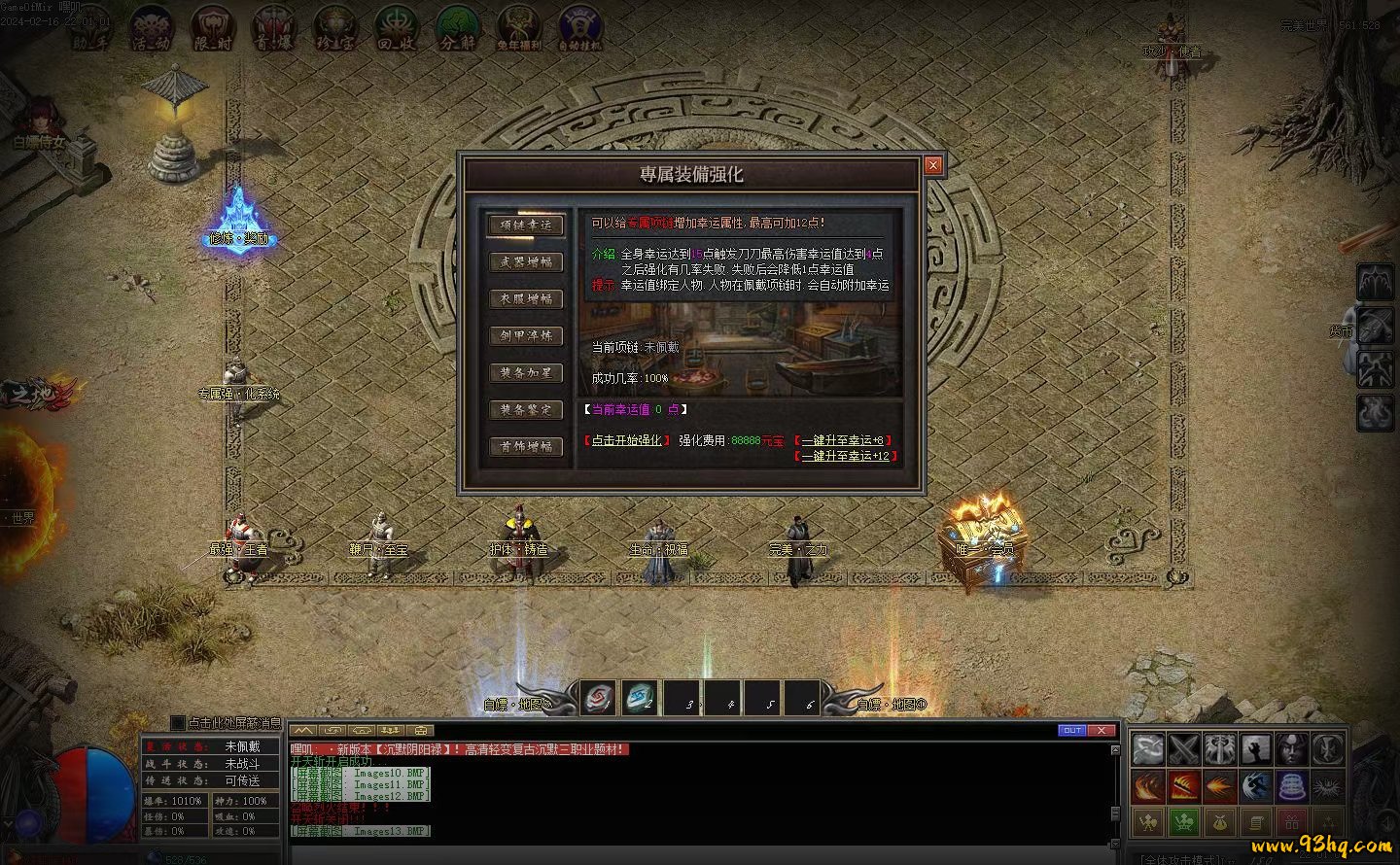
Task: Open the 自动挂机 auto-play icon
Action: click(579, 27)
